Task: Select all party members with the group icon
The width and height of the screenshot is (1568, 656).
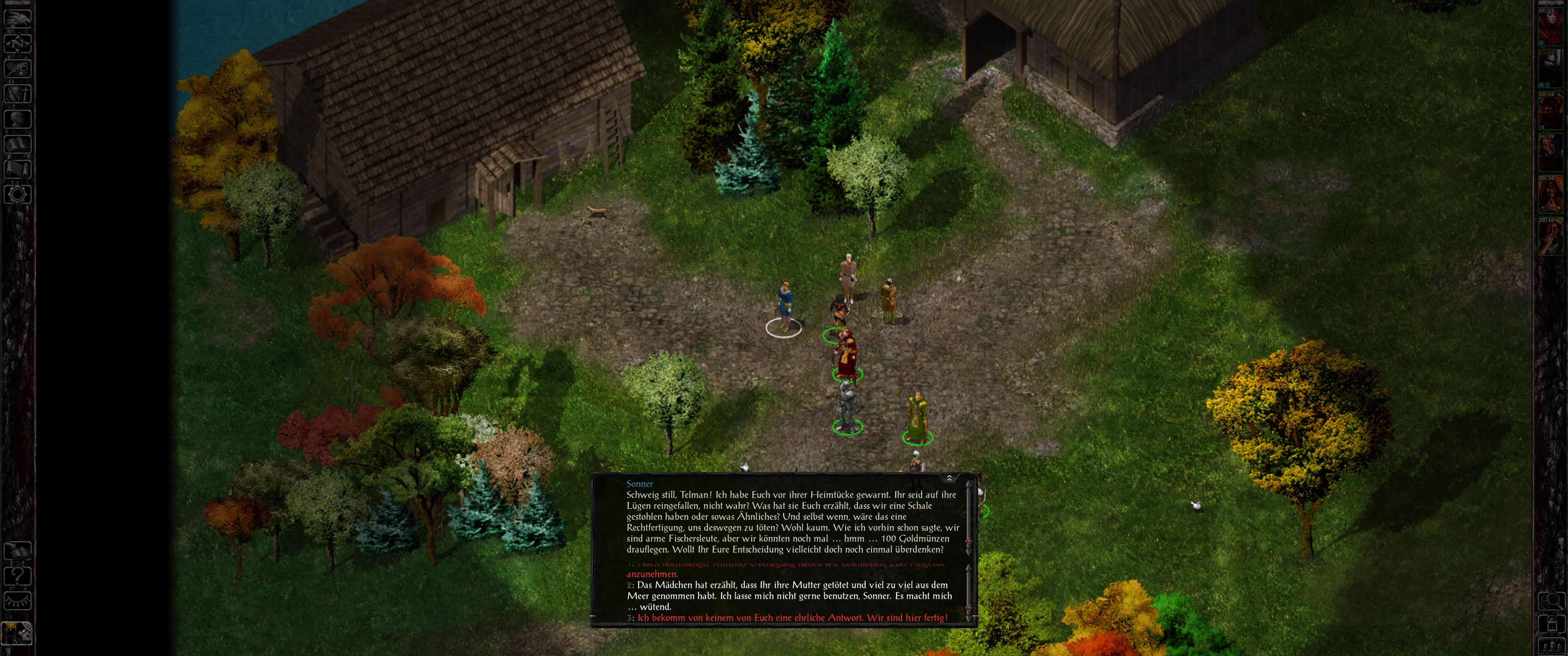Action: click(1551, 646)
